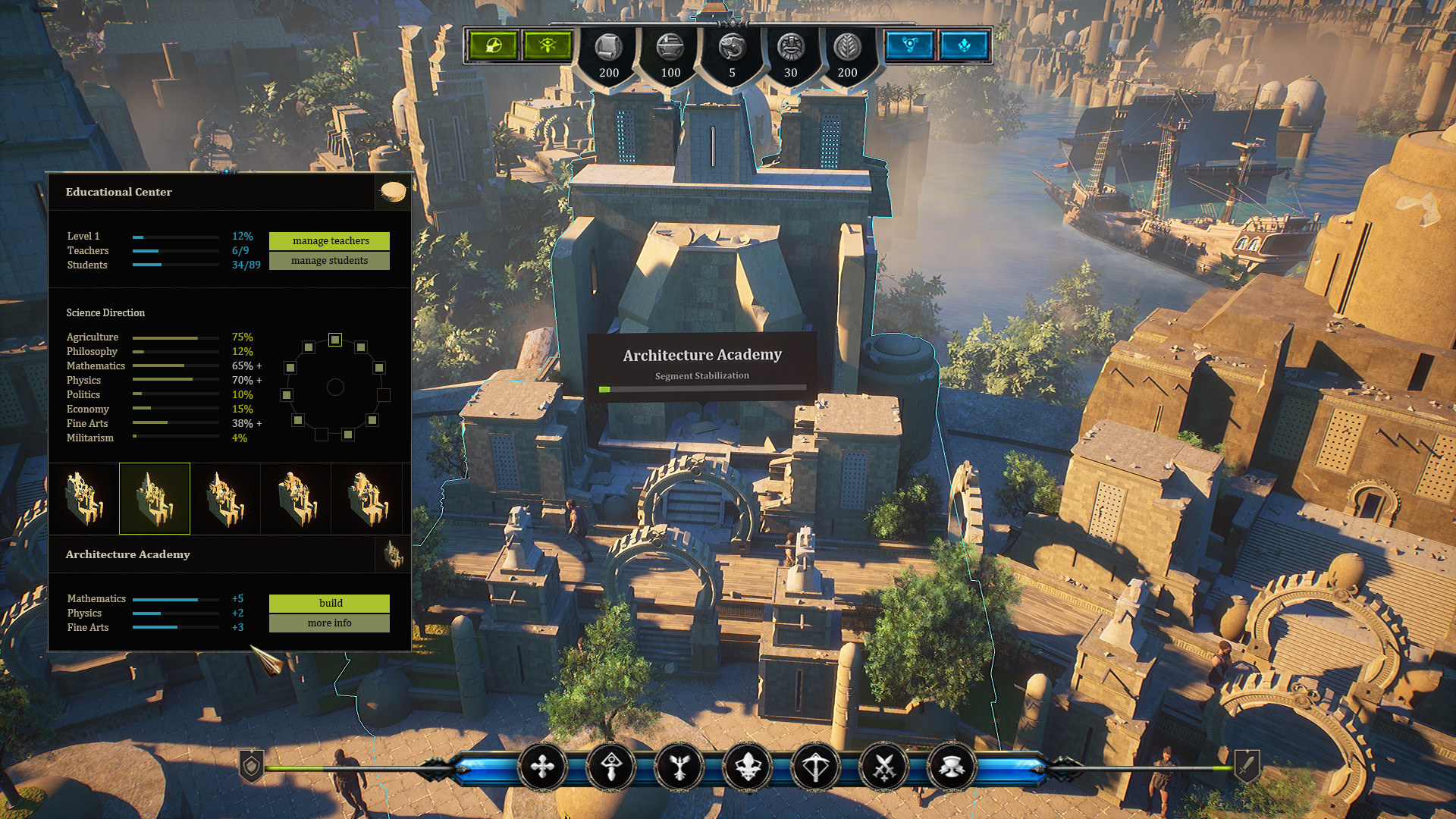Activate the blue lotus emblem button
Image resolution: width=1456 pixels, height=819 pixels.
964,45
